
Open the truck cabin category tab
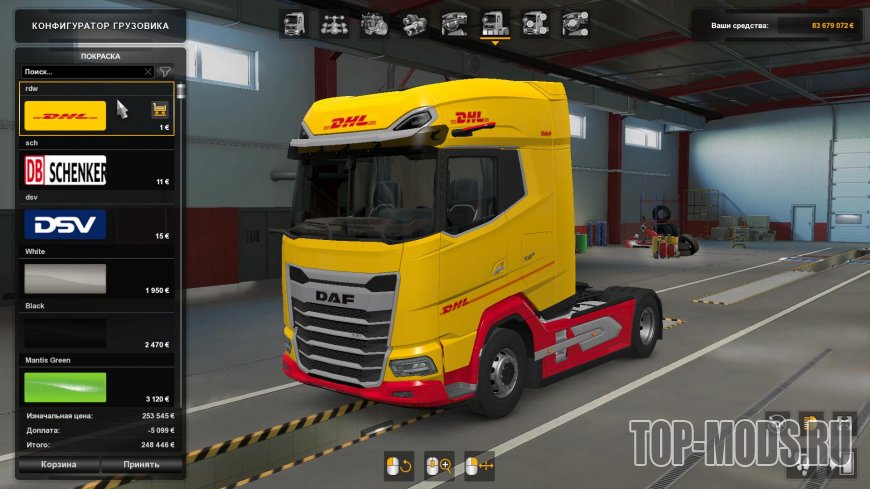point(294,23)
